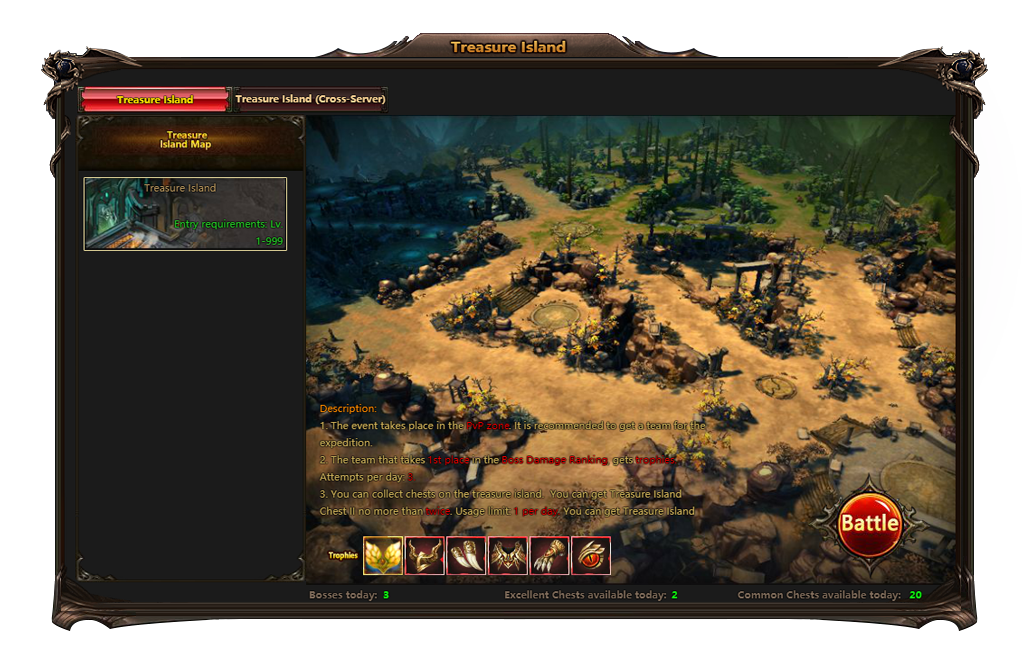Switch to the Treasure Island tab
This screenshot has width=1024, height=668.
point(155,100)
